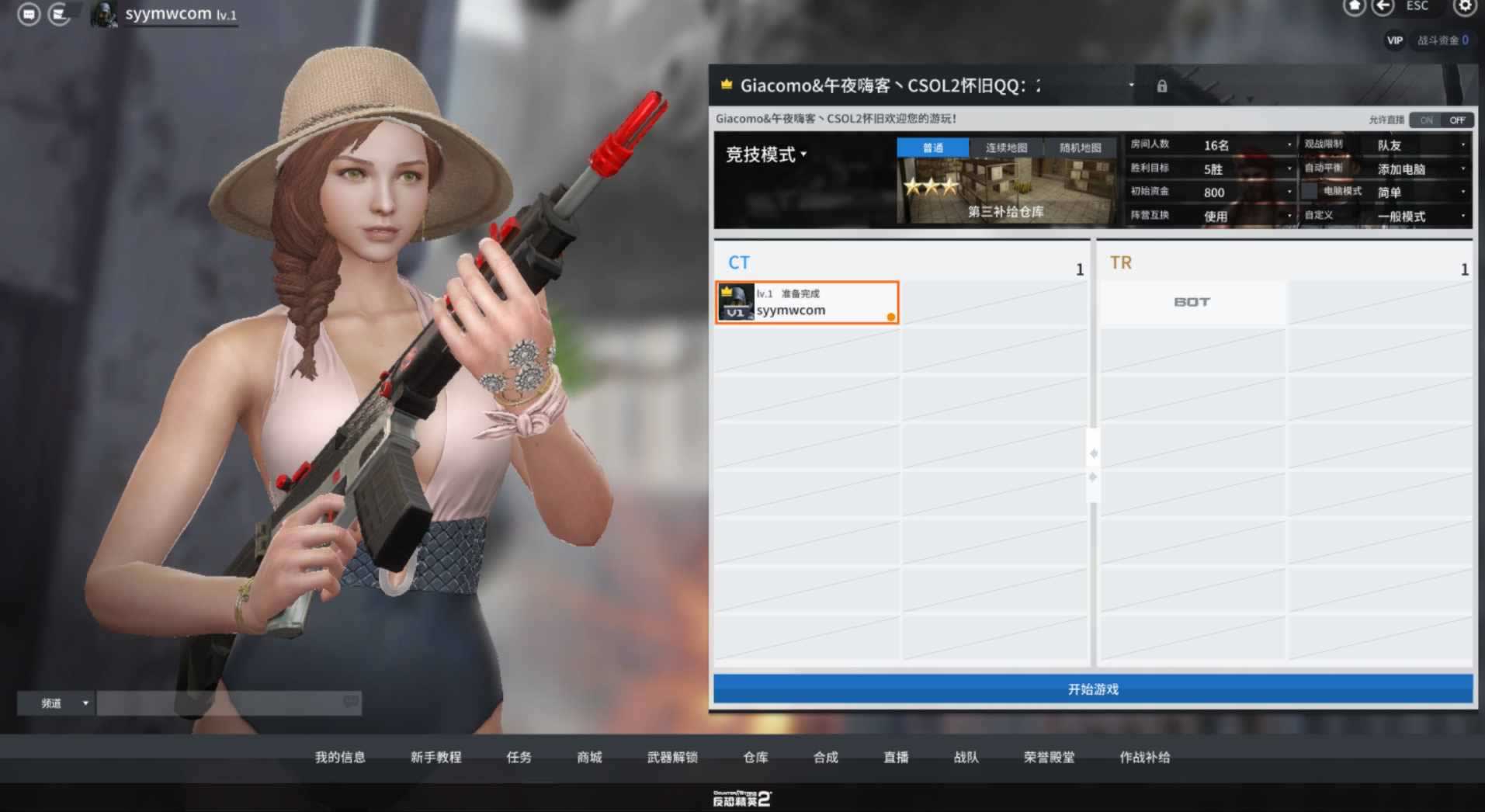Open the 仓库 inventory
1485x812 pixels.
[x=755, y=757]
